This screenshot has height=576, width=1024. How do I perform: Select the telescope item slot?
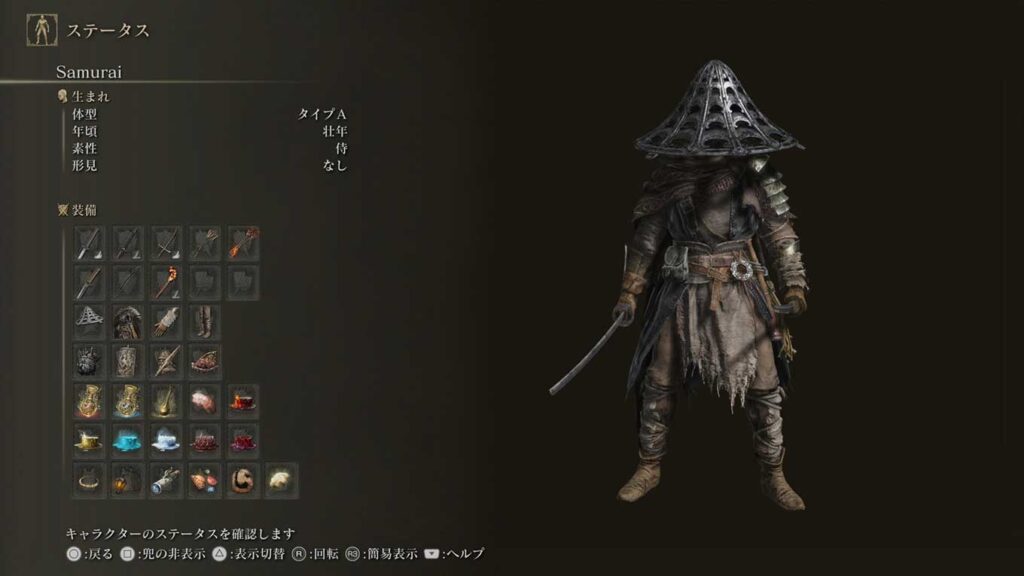pos(166,480)
